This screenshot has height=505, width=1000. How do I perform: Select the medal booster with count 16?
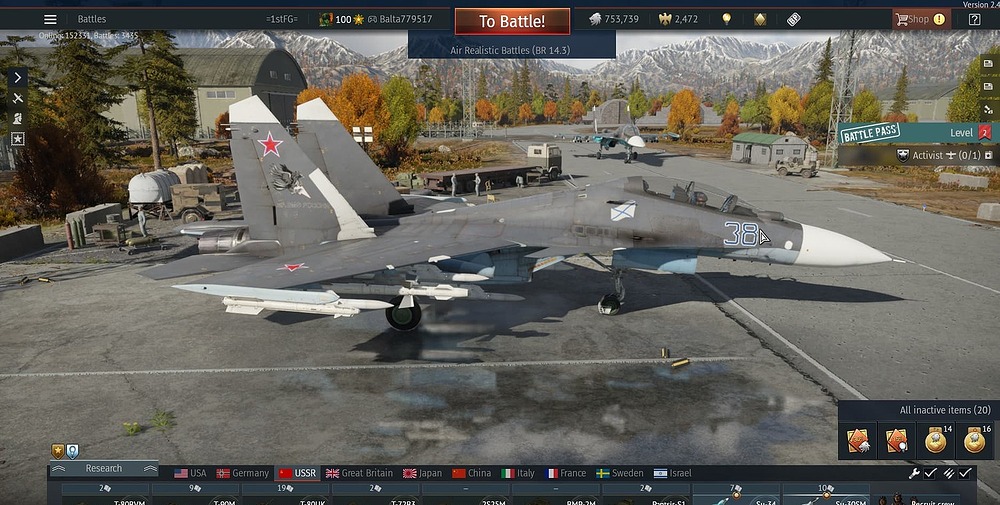(x=973, y=440)
